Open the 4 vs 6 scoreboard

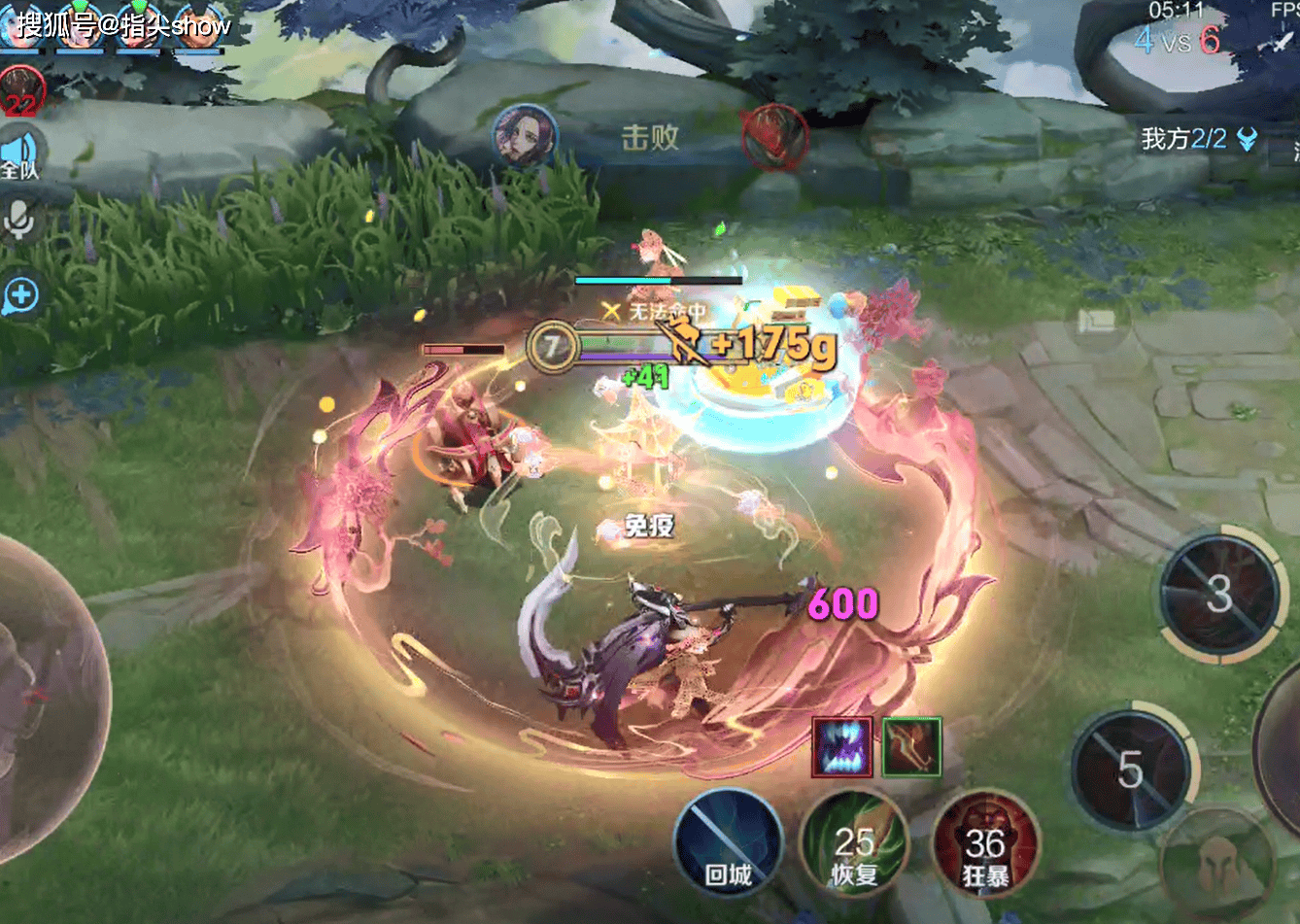1177,39
